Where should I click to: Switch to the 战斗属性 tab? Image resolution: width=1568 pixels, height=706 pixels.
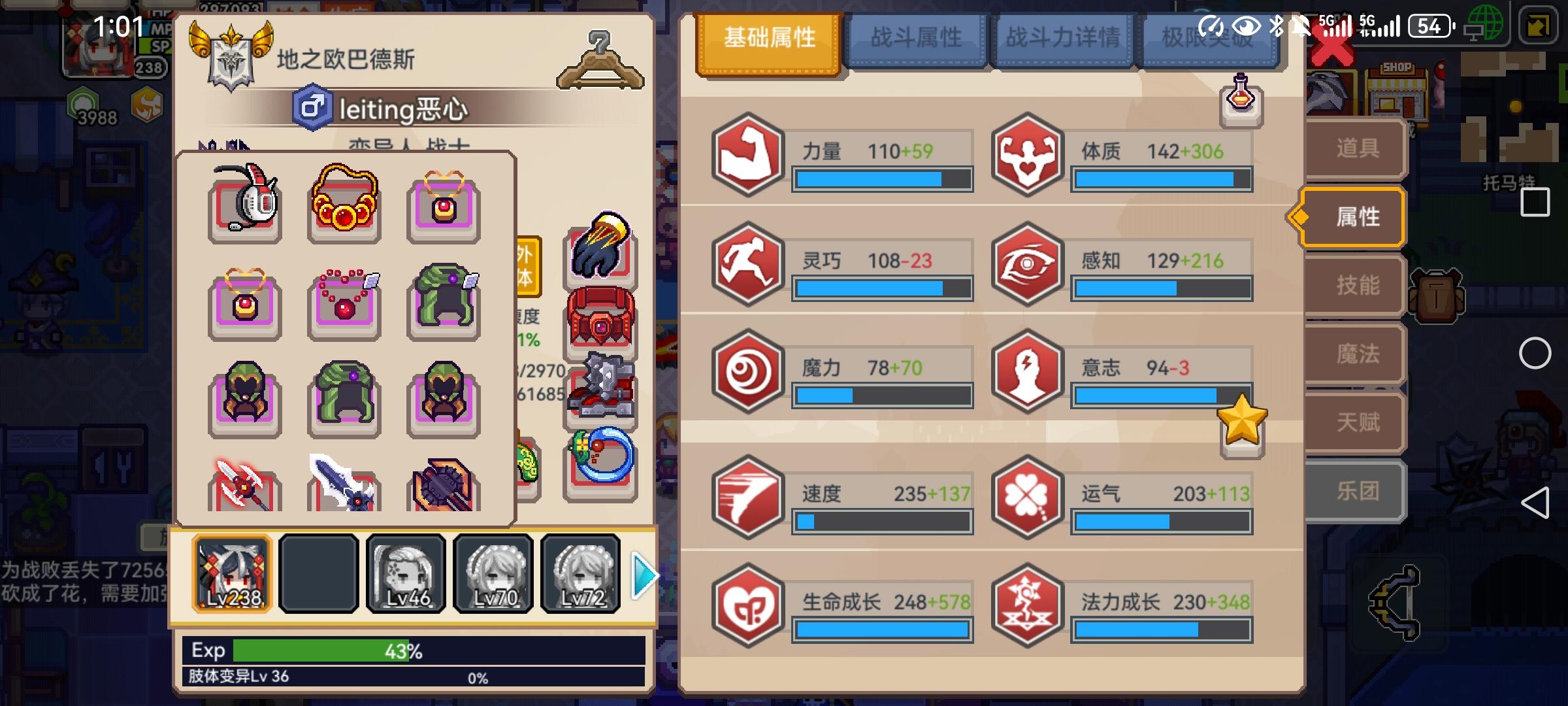(x=915, y=39)
